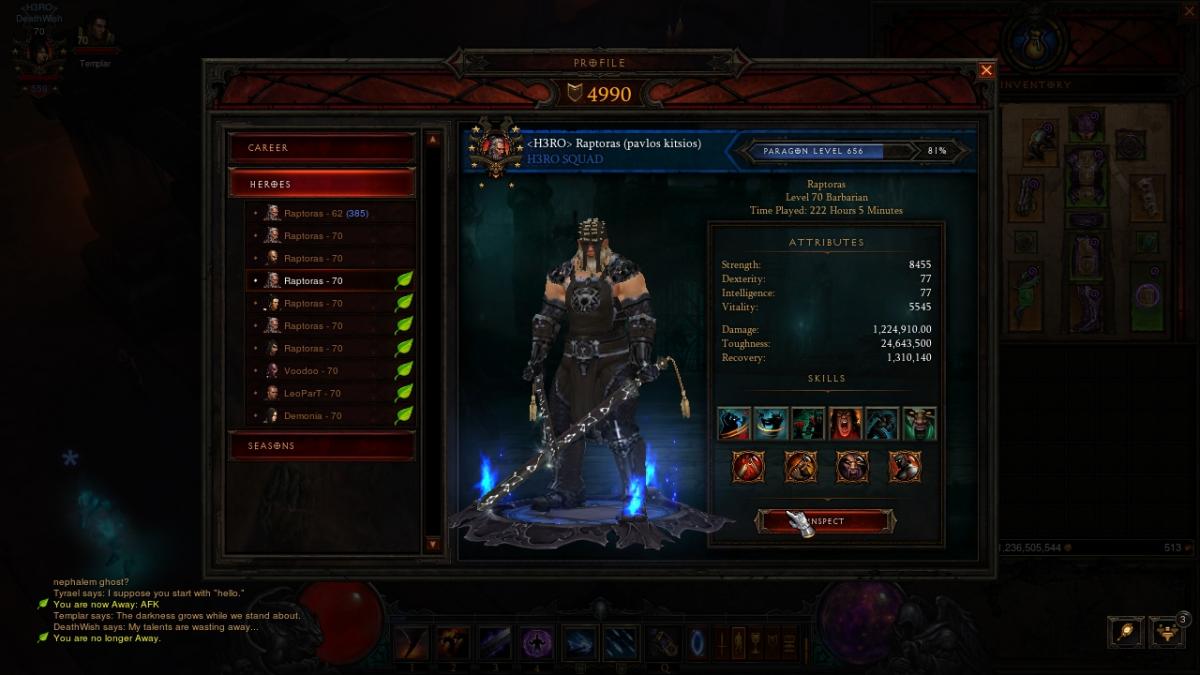The height and width of the screenshot is (675, 1200).
Task: Click the DeathWish party member portrait
Action: [x=40, y=57]
